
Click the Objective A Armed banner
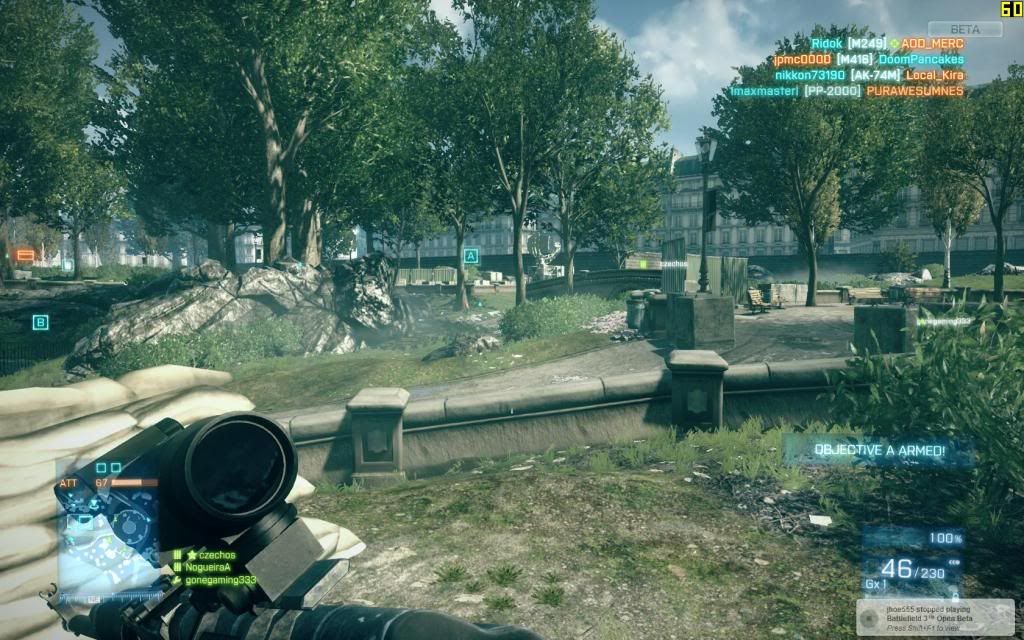865,451
